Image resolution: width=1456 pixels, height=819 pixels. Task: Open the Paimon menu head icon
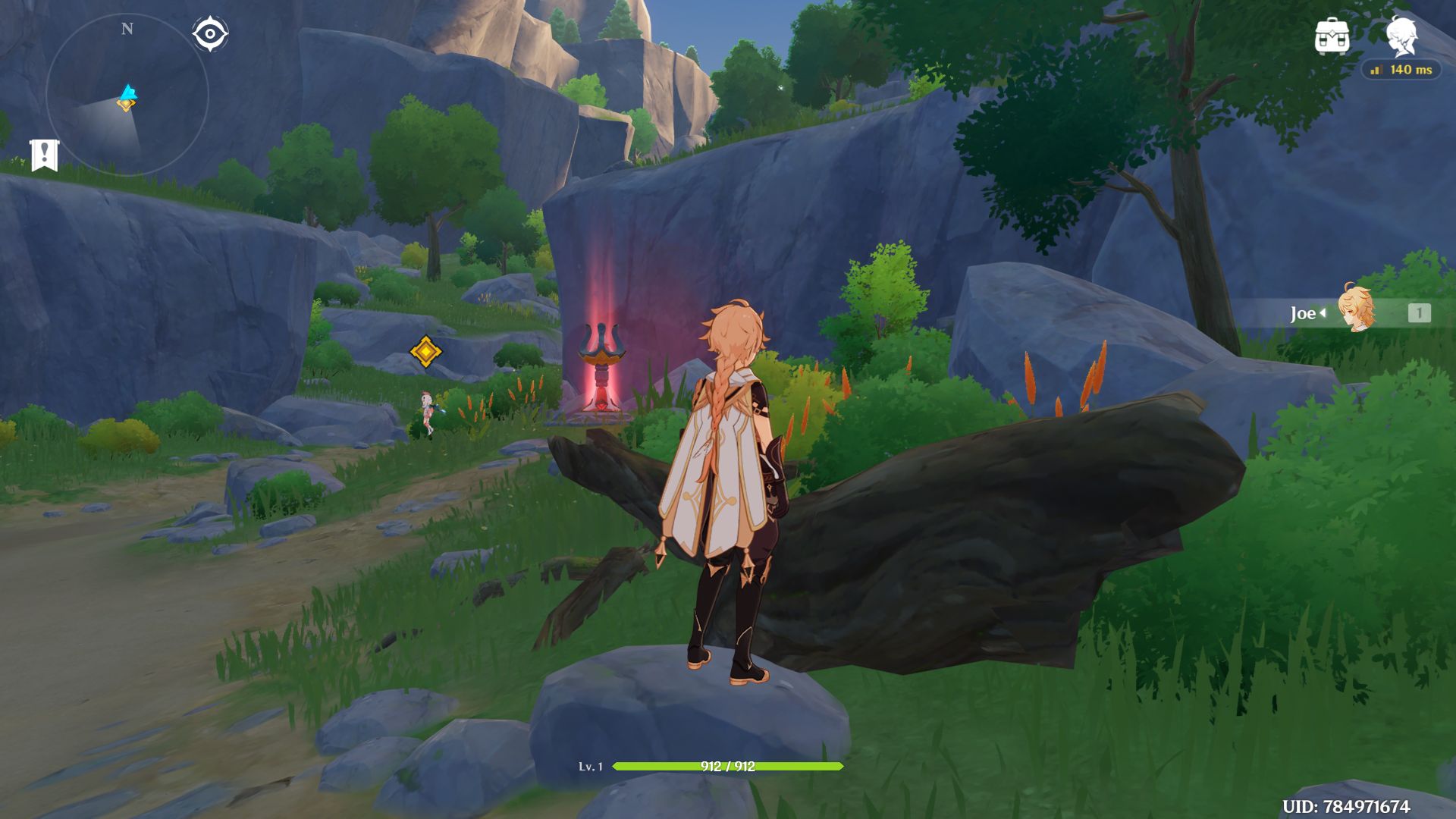tap(1401, 35)
